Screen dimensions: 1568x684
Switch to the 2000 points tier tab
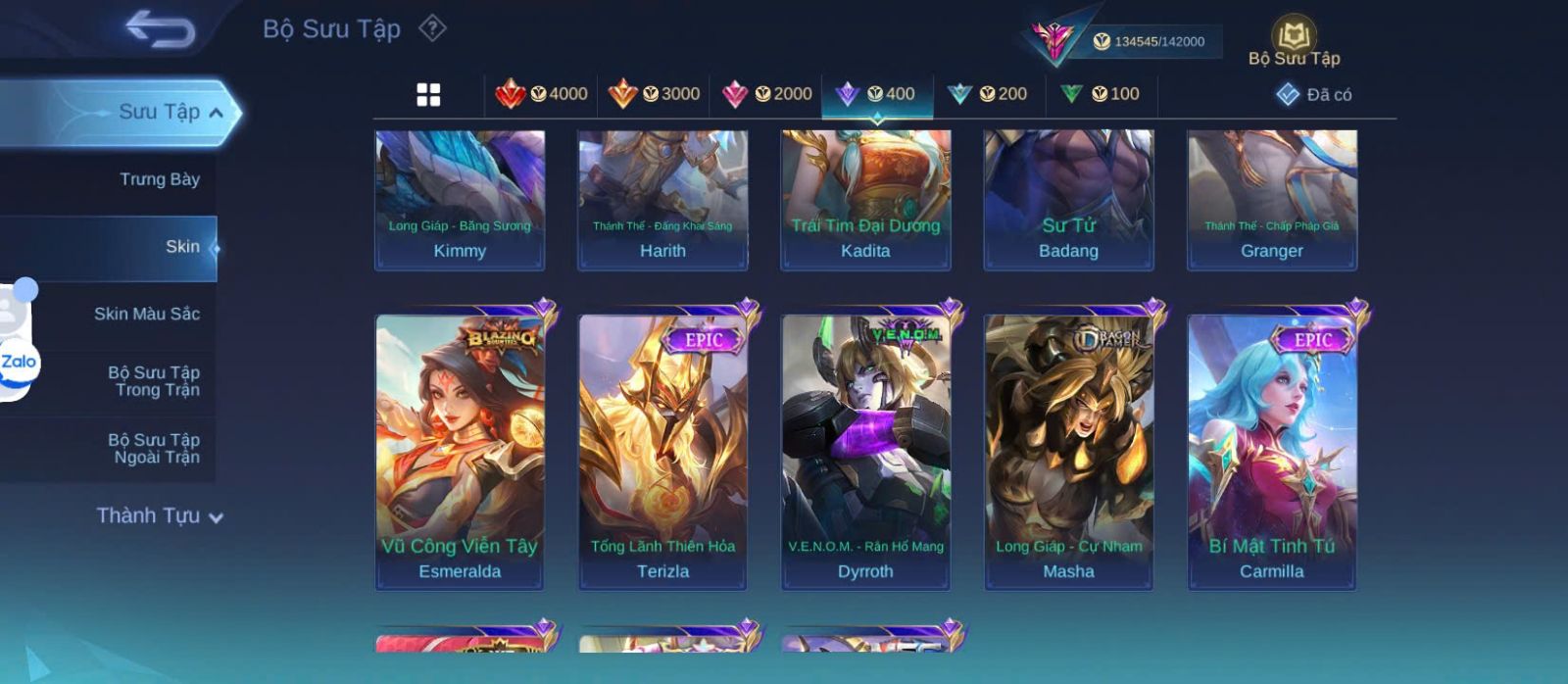click(x=766, y=94)
